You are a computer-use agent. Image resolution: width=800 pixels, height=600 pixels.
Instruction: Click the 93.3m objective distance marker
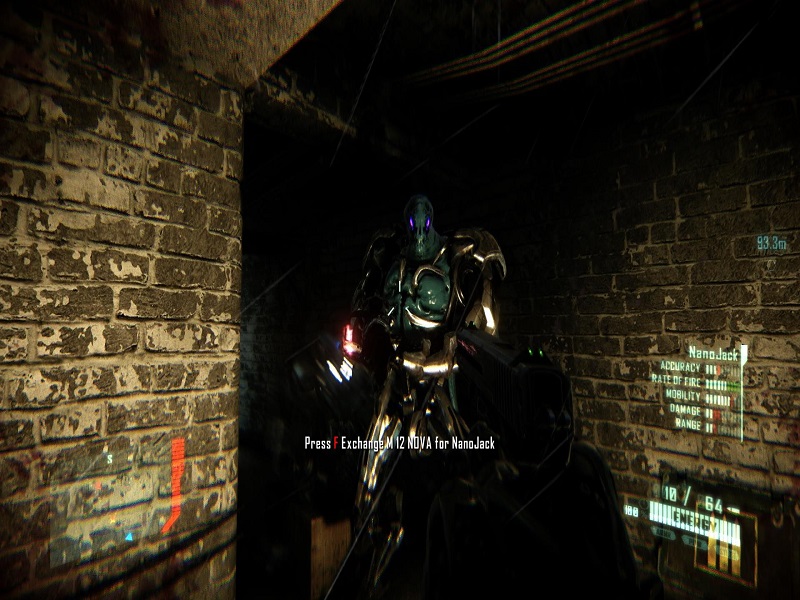tap(770, 243)
